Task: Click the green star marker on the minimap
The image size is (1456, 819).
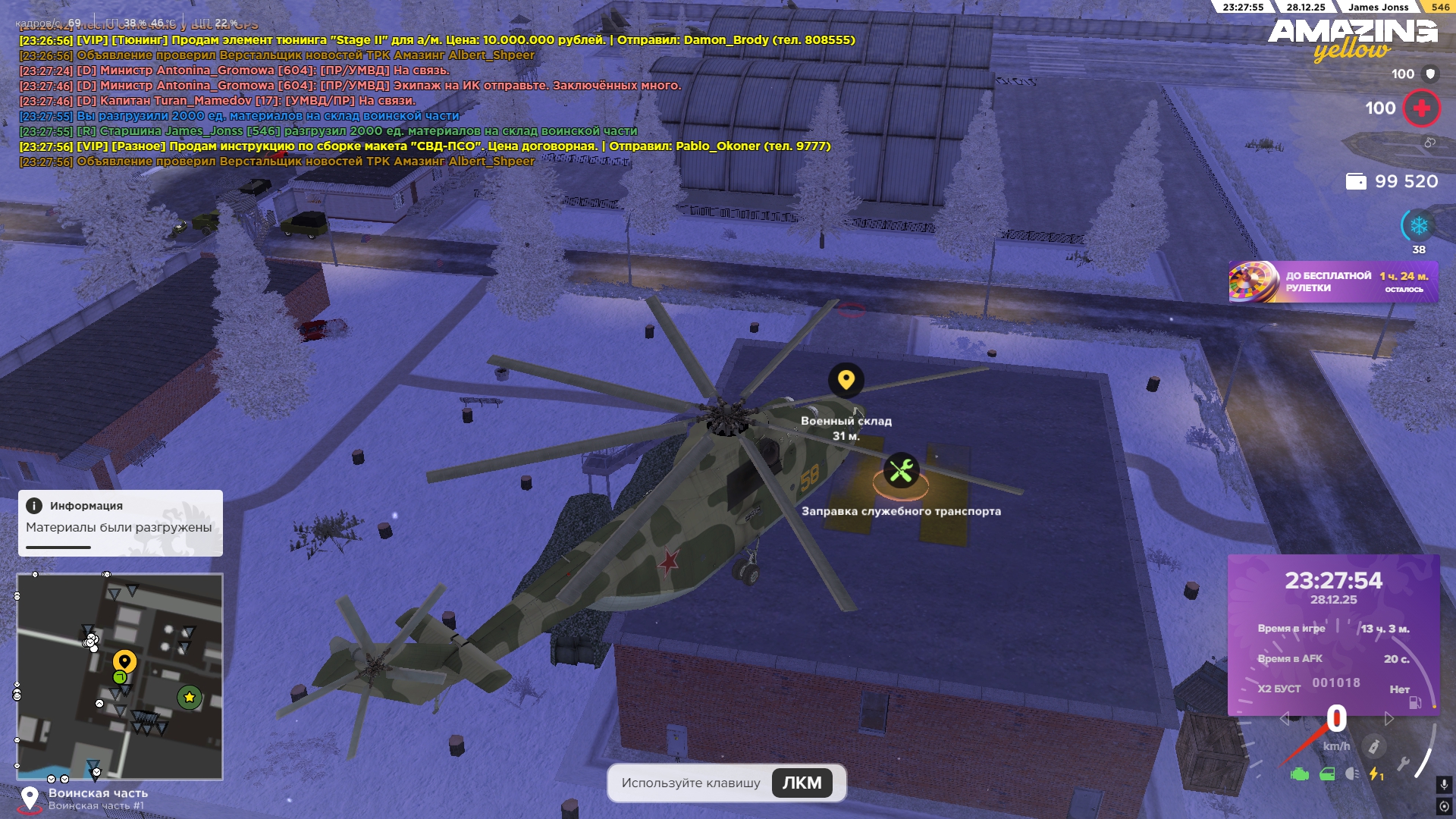Action: point(189,697)
